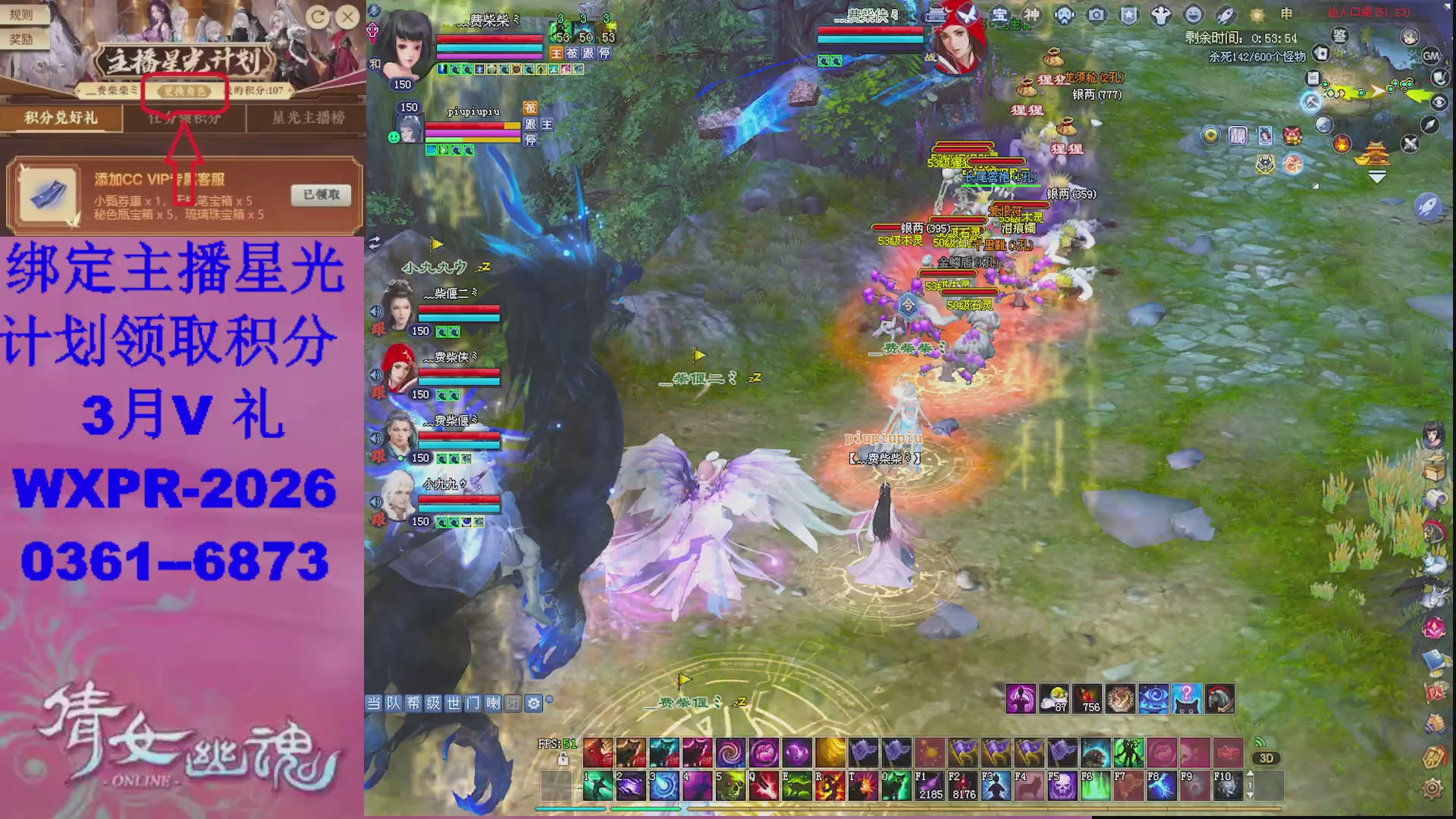Screen dimensions: 1456x819
Task: Open the 宝 treasure feature
Action: [x=1000, y=14]
